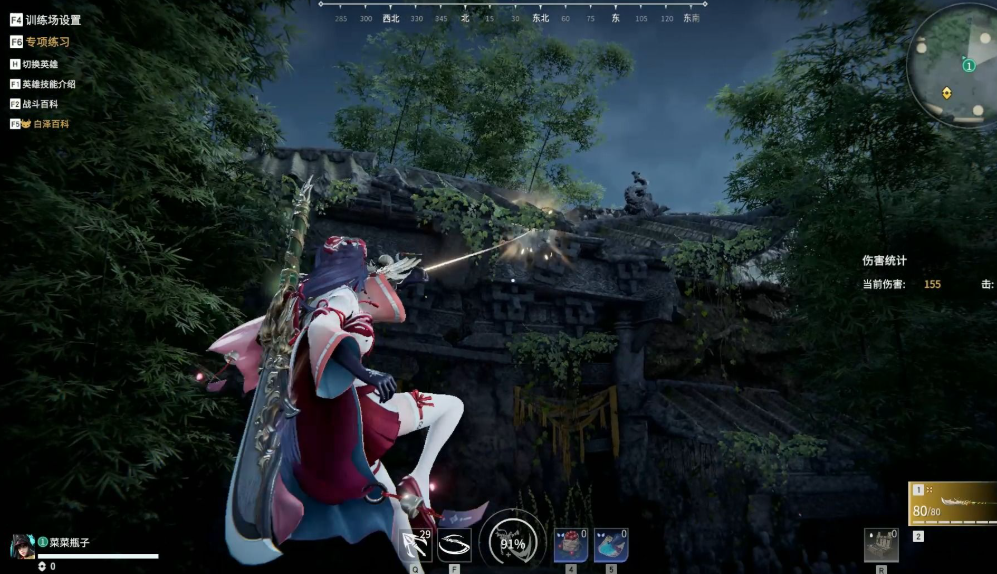Use the blue armor item slot
Viewport: 997px width, 574px height.
click(x=611, y=545)
